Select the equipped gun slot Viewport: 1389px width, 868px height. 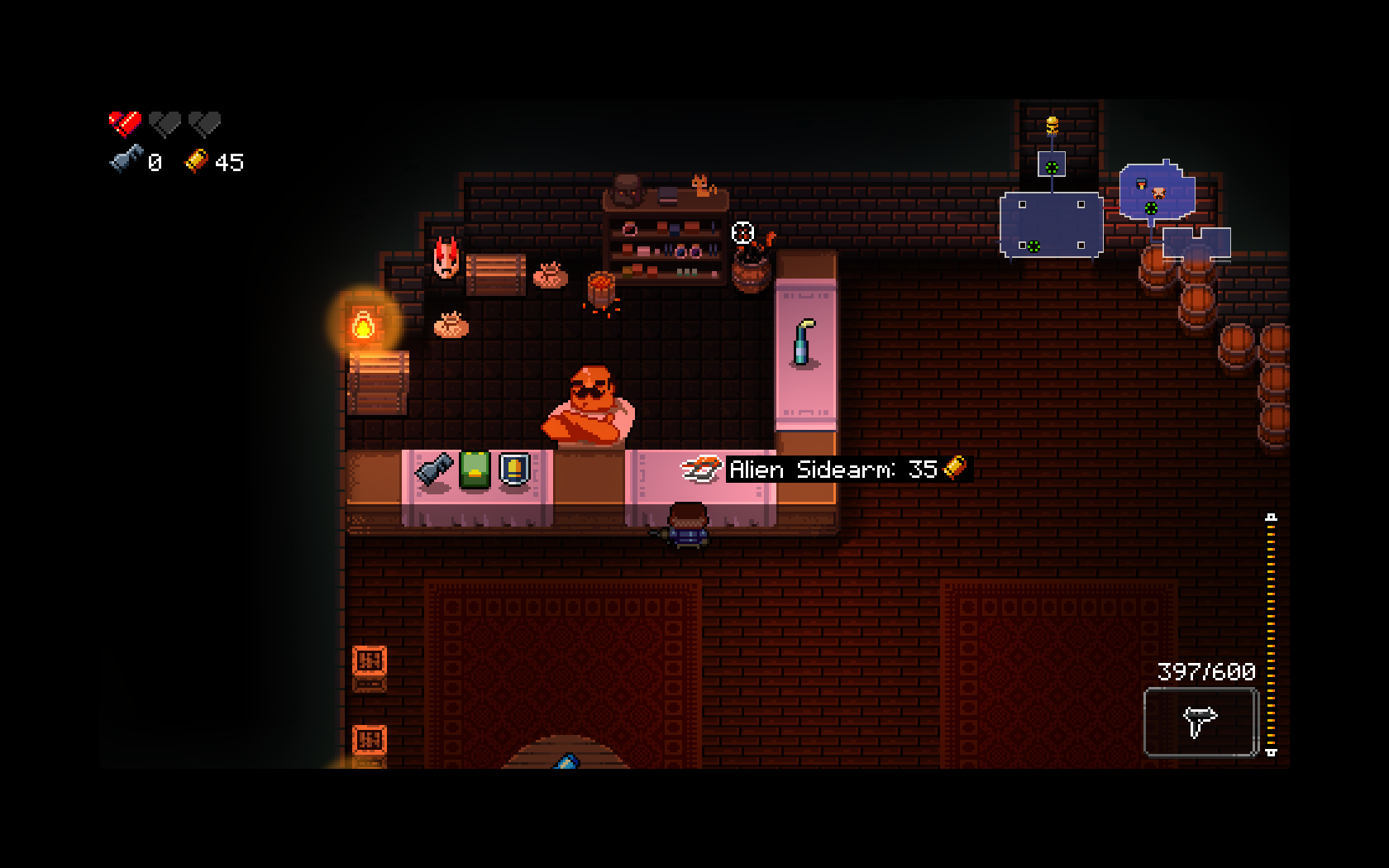(x=1200, y=722)
